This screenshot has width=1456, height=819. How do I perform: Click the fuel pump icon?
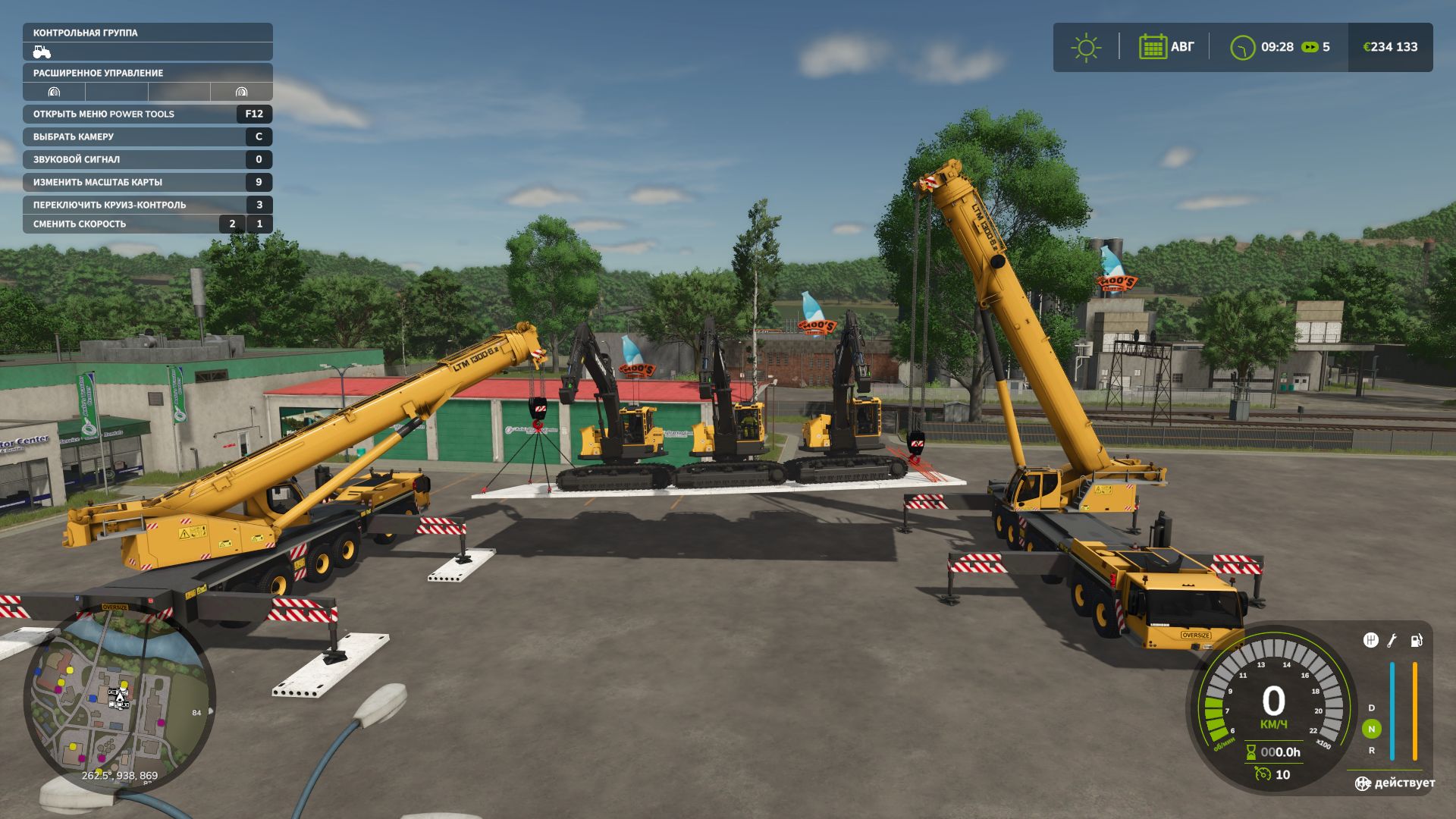coord(1416,641)
